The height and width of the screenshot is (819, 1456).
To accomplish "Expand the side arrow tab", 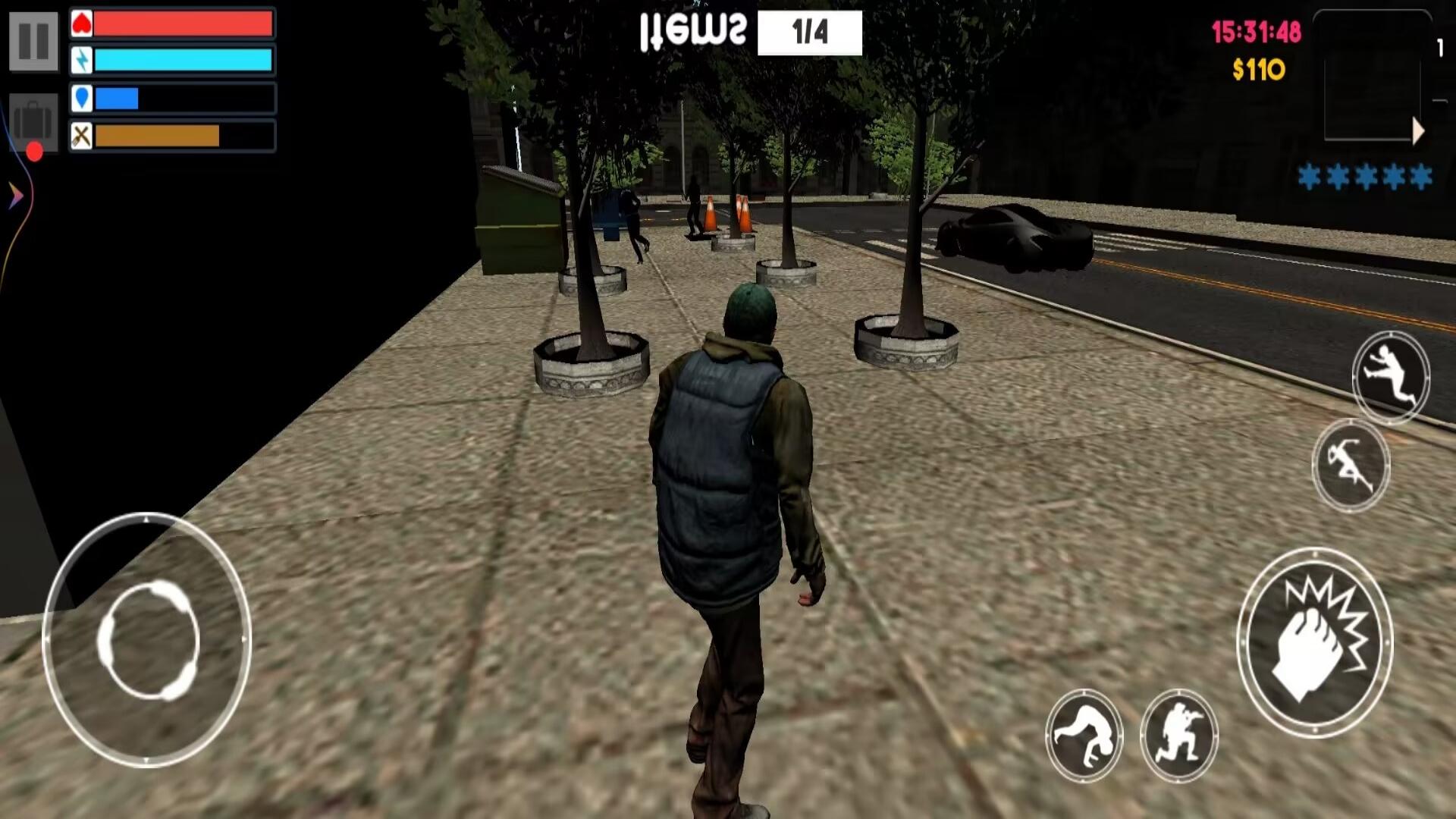I will coord(15,196).
